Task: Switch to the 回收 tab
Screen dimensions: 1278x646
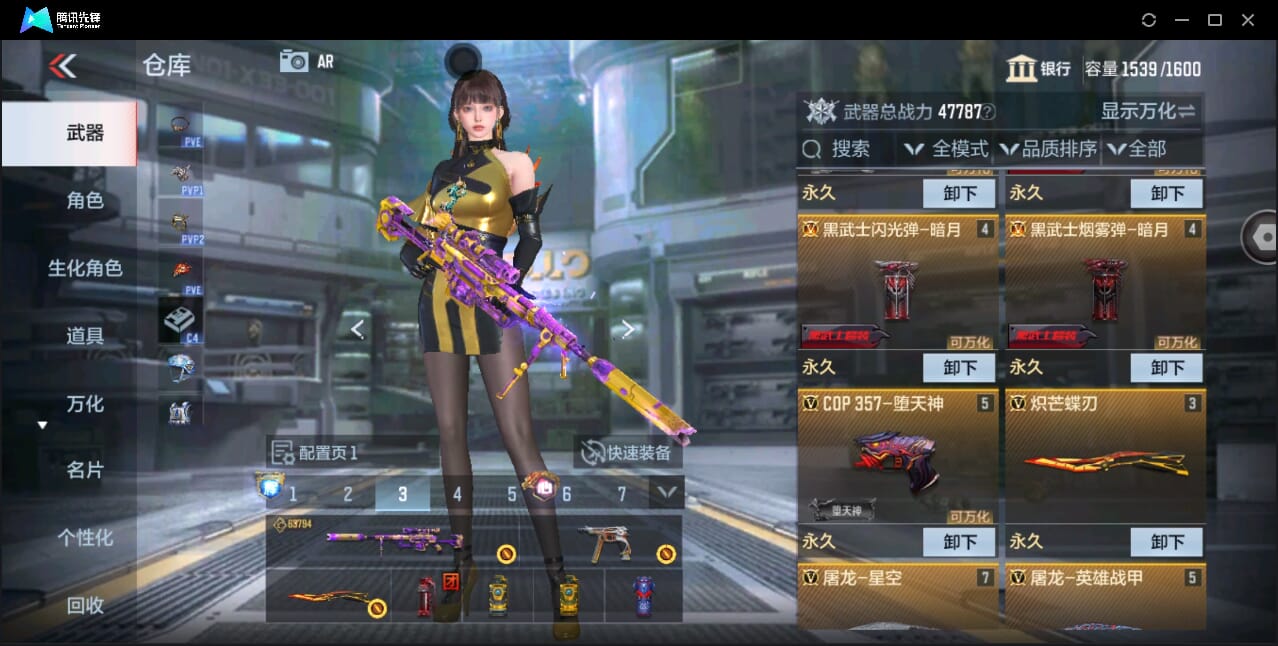Action: pos(84,604)
